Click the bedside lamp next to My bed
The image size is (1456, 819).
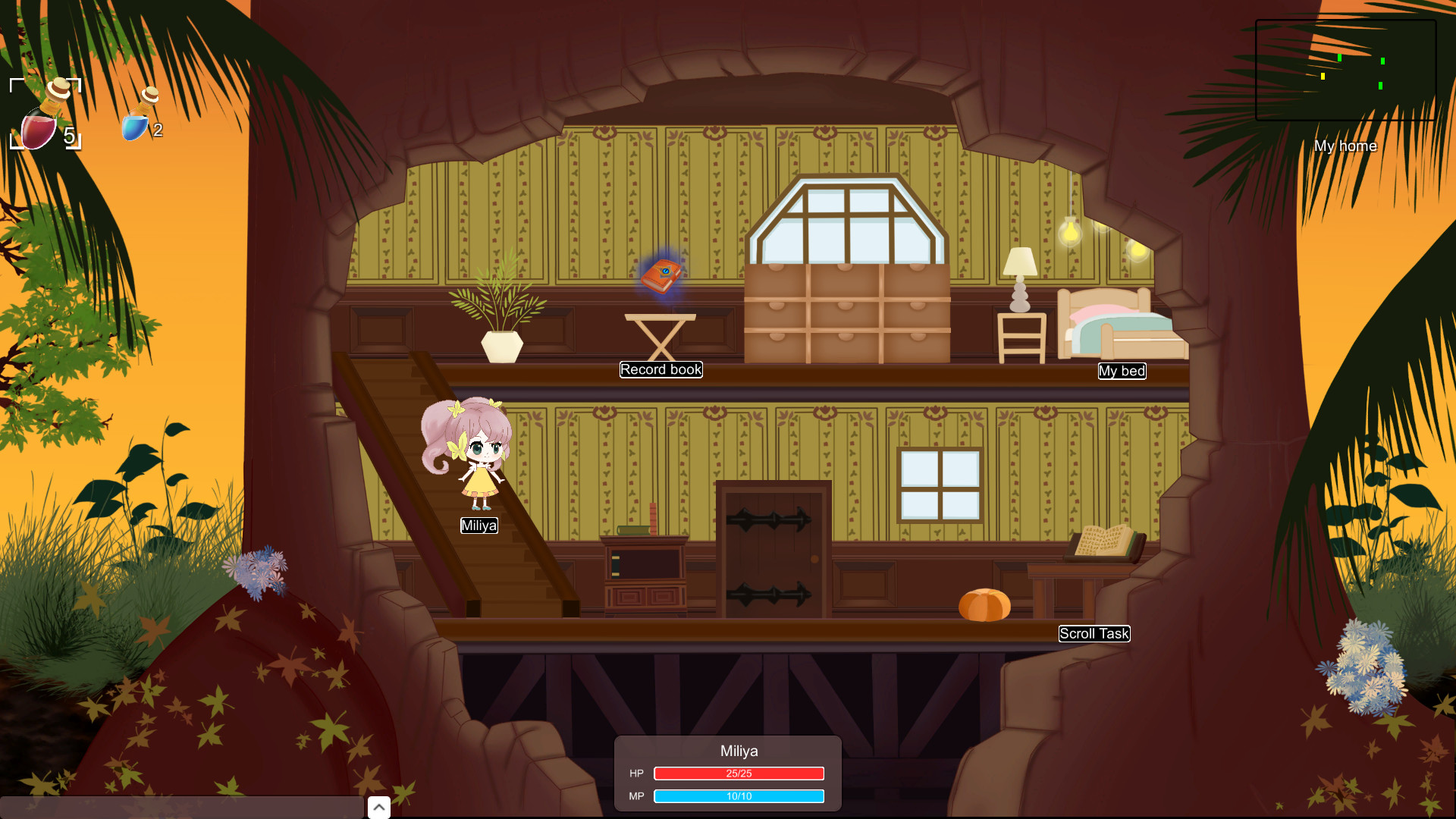coord(1020,273)
